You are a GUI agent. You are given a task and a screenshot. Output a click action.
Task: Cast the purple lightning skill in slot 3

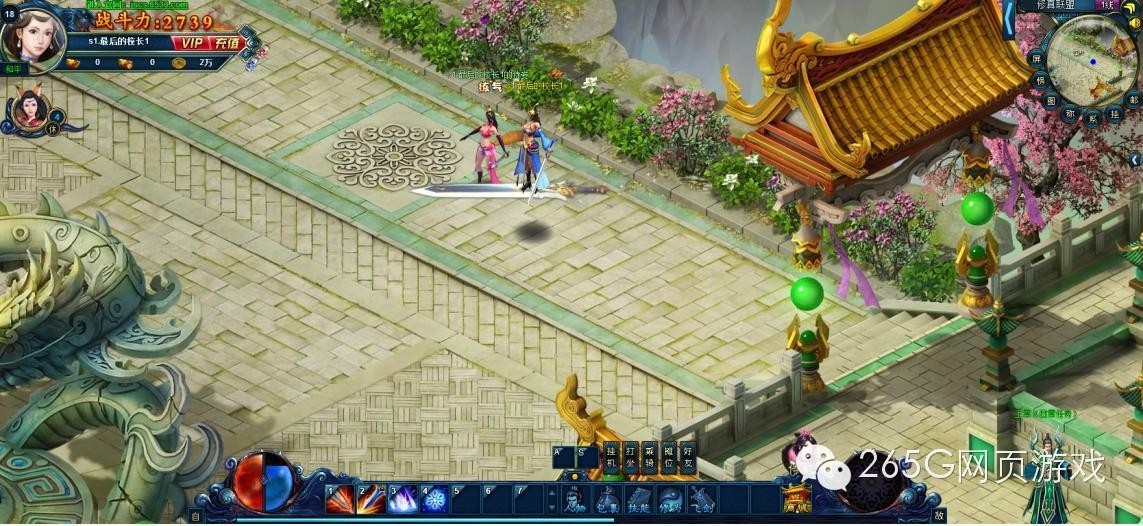[x=402, y=498]
